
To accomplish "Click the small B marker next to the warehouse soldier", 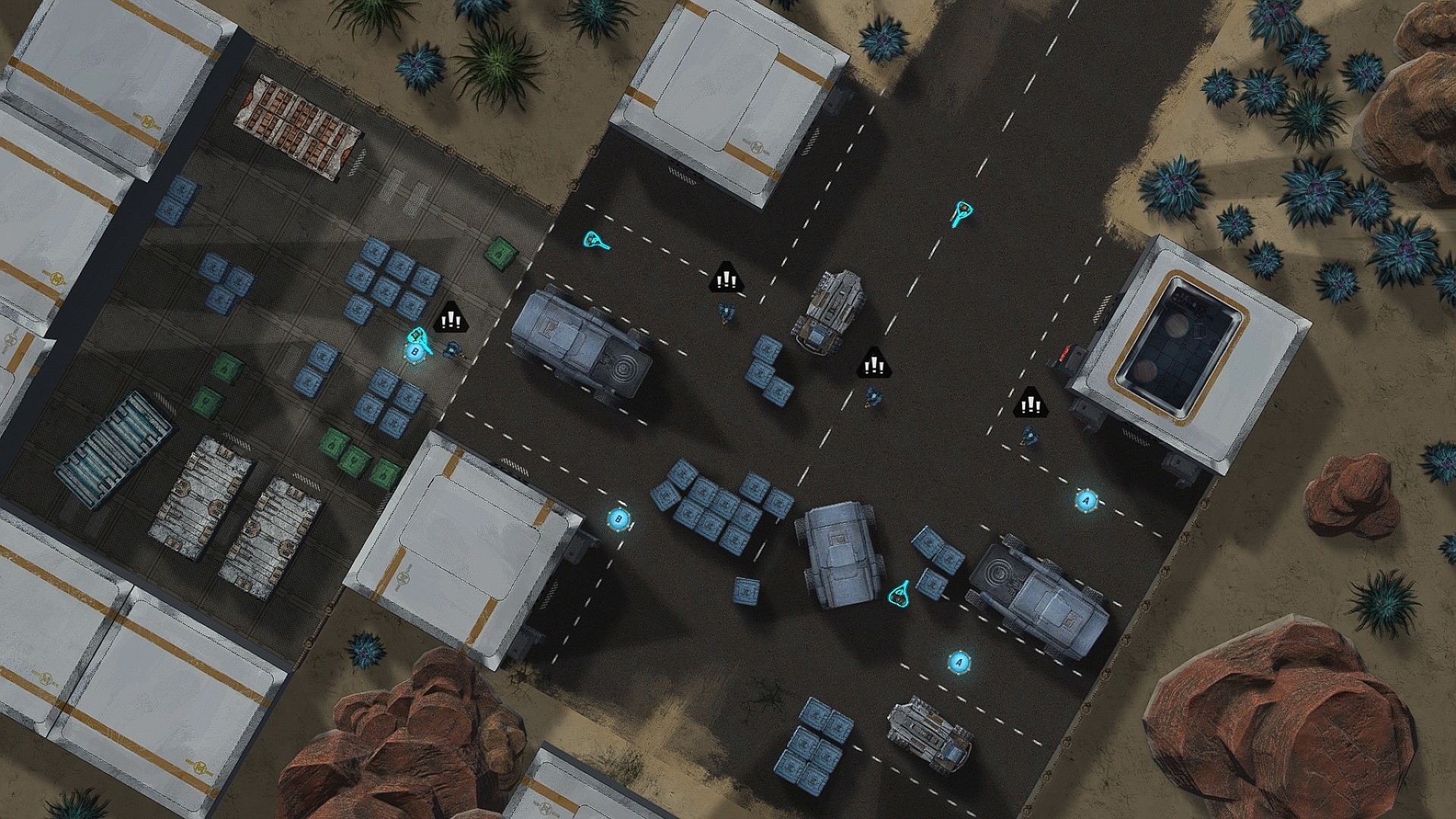I will click(414, 352).
